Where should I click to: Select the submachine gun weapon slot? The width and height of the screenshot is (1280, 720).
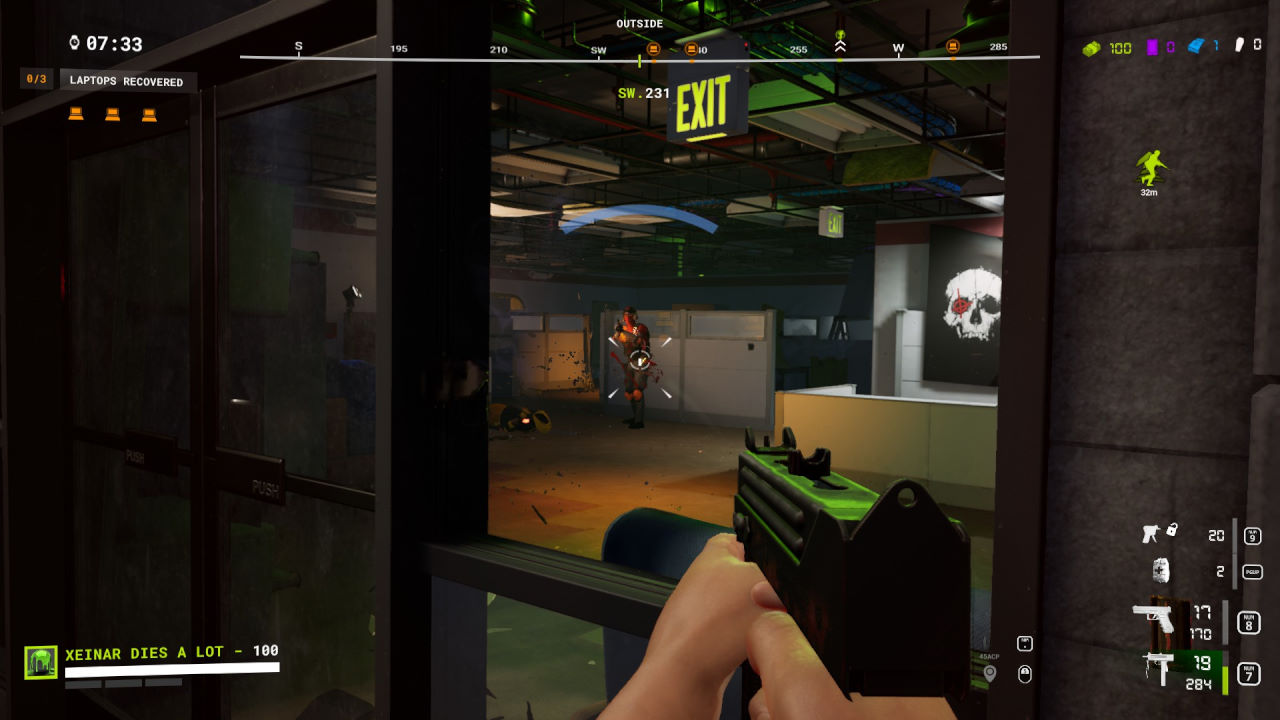(1160, 668)
